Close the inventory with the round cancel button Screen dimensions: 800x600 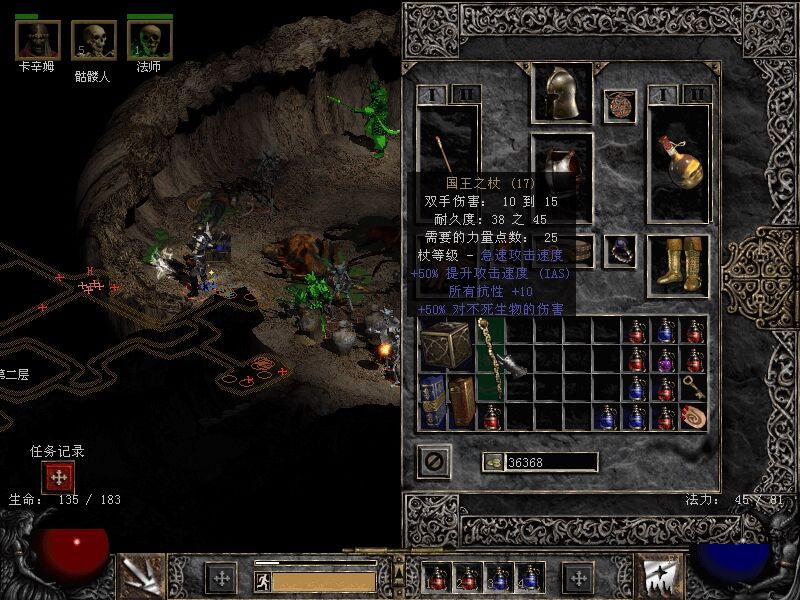click(x=433, y=461)
